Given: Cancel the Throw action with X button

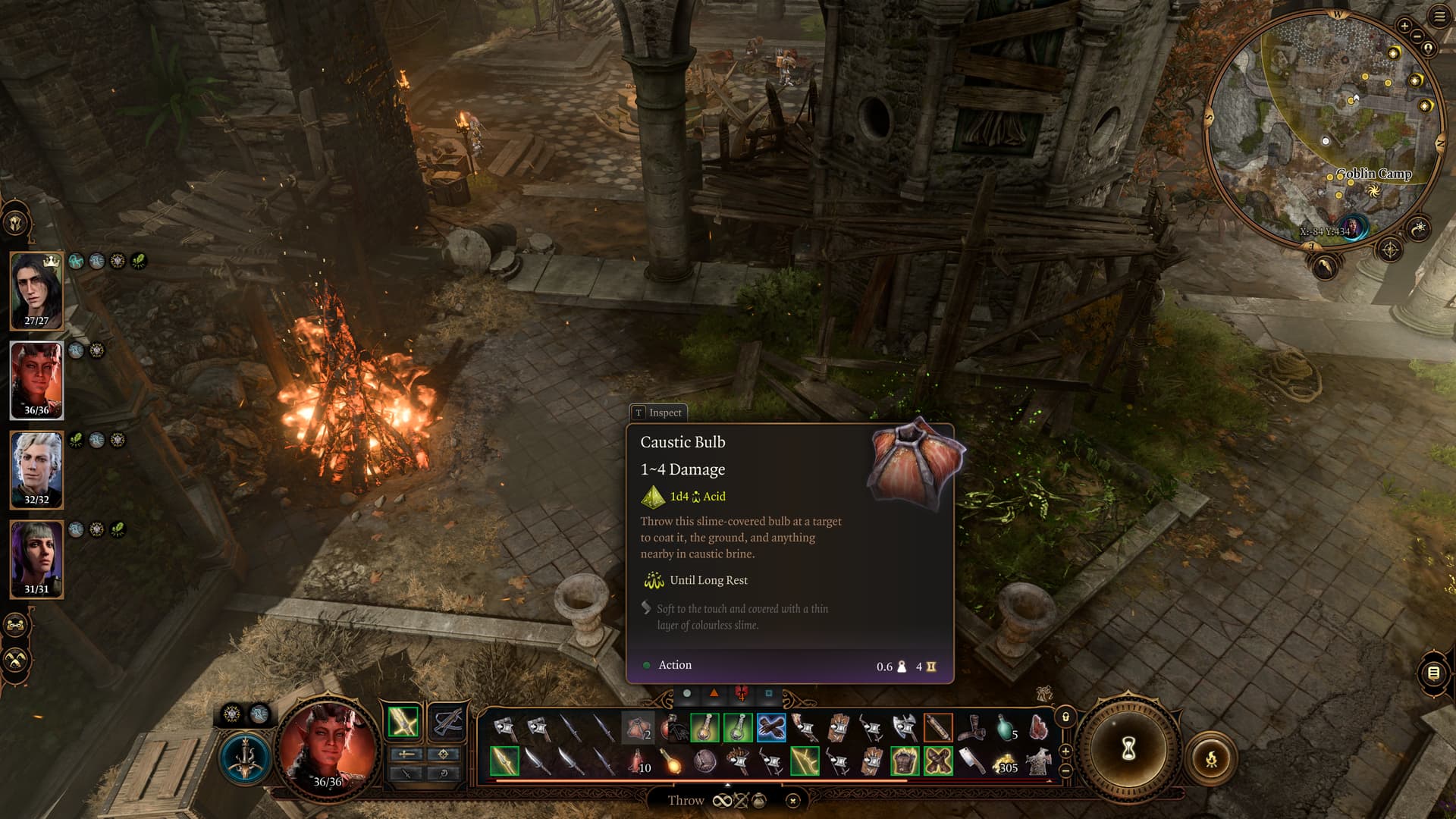Looking at the screenshot, I should click(792, 801).
